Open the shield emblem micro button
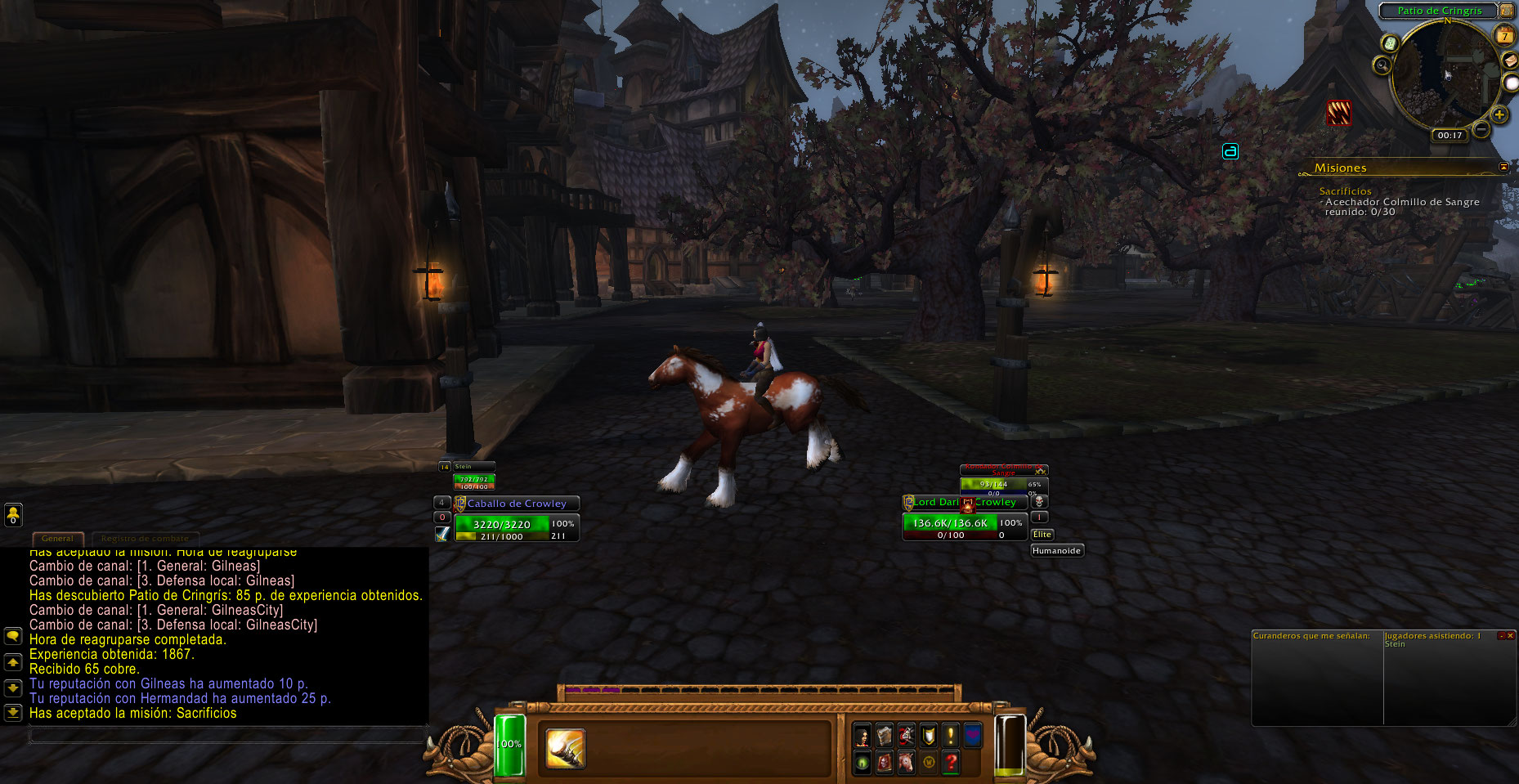This screenshot has height=784, width=1519. [928, 736]
